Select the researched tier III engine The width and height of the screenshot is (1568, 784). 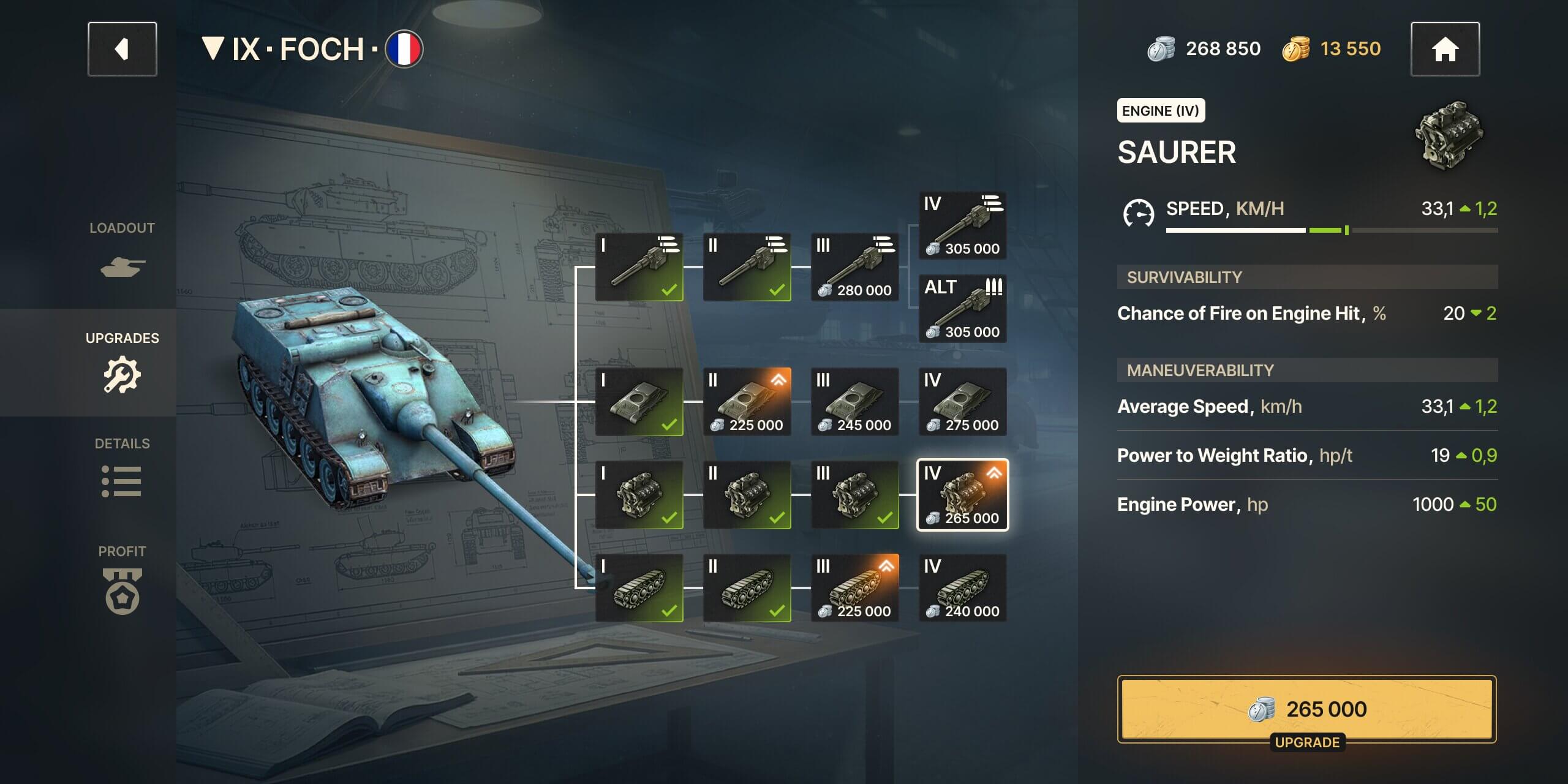[x=854, y=495]
